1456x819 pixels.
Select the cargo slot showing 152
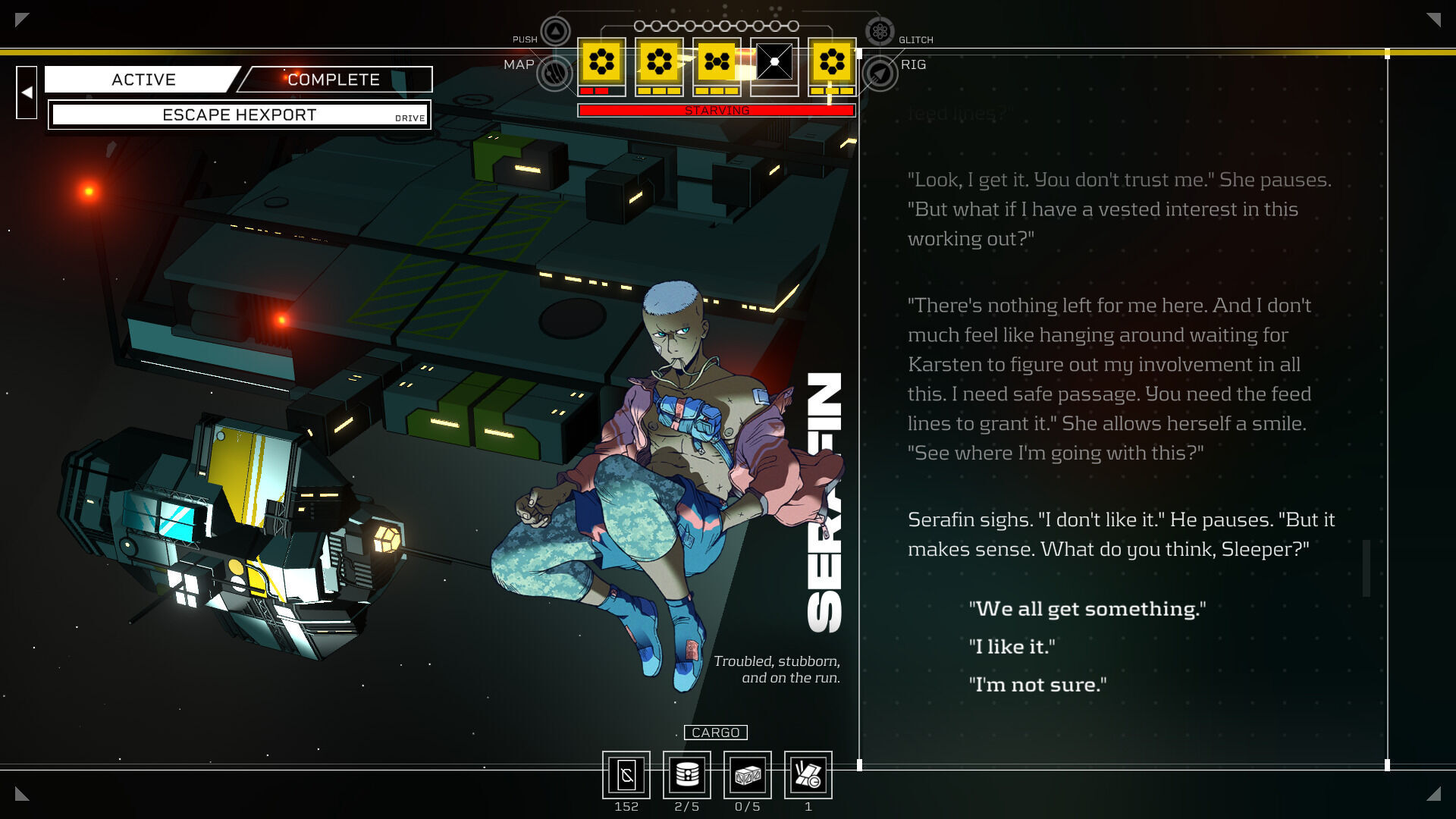626,775
